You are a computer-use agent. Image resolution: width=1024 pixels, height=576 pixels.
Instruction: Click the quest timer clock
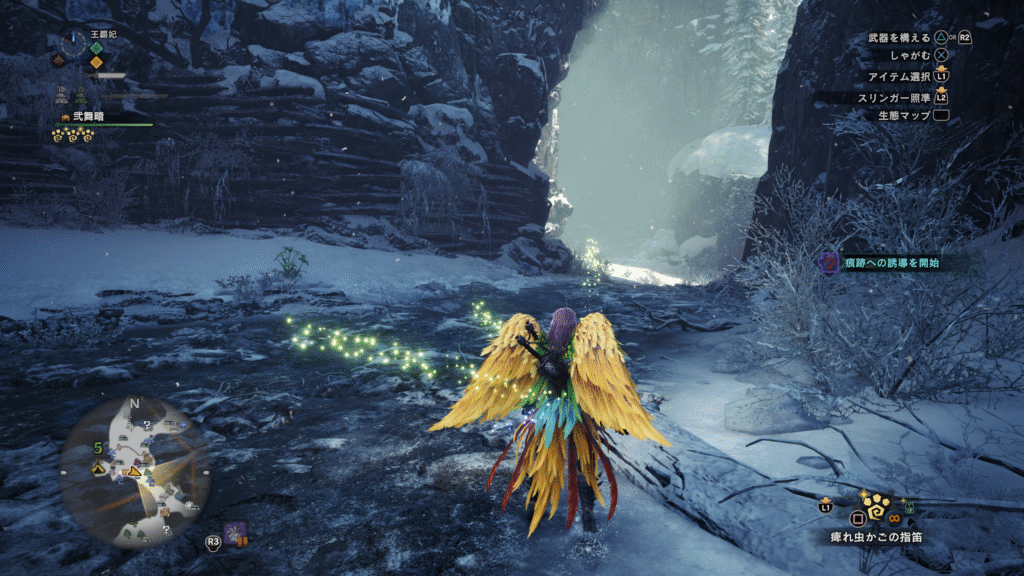pos(72,43)
